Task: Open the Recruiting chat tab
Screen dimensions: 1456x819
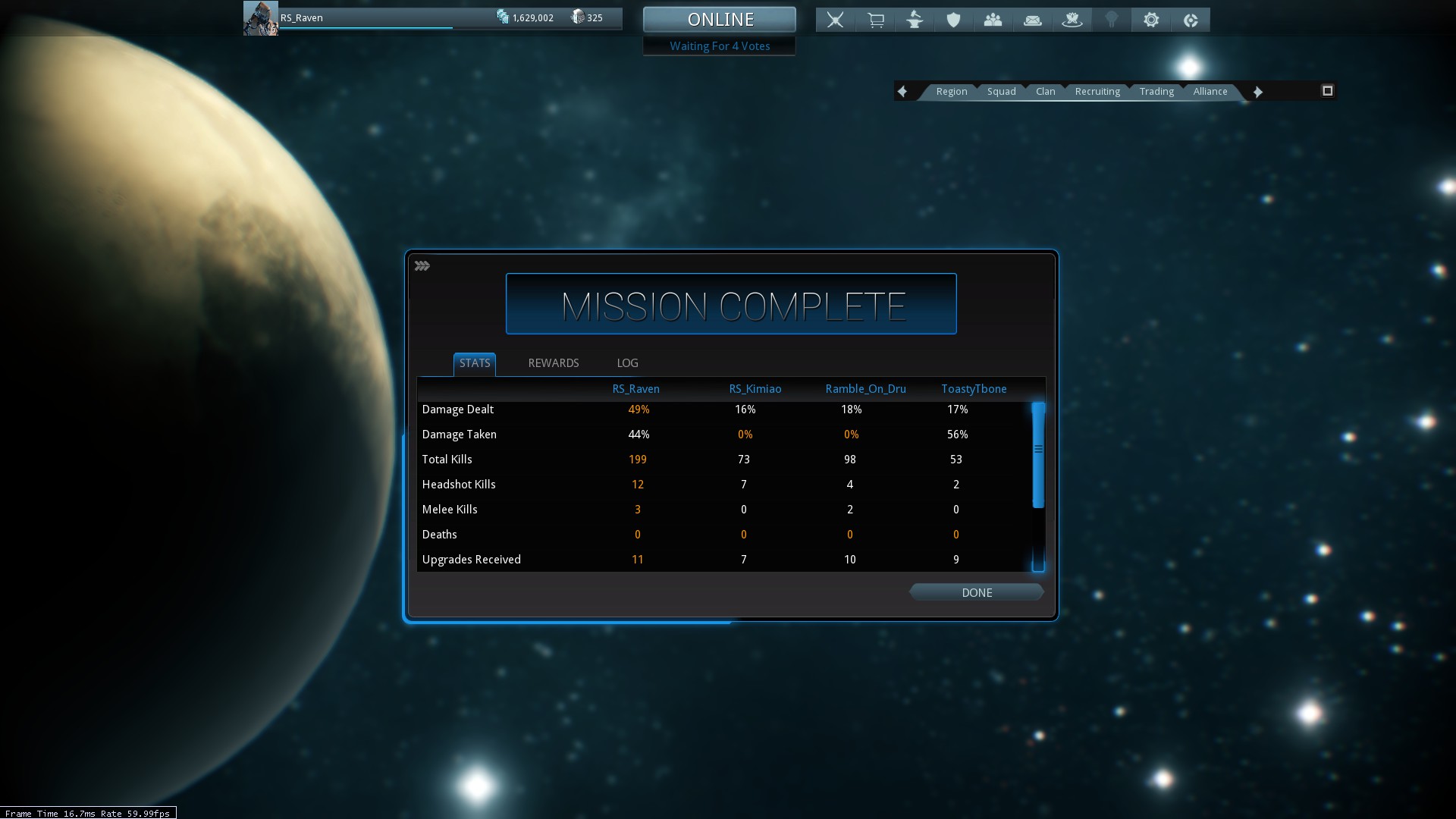Action: (1097, 92)
